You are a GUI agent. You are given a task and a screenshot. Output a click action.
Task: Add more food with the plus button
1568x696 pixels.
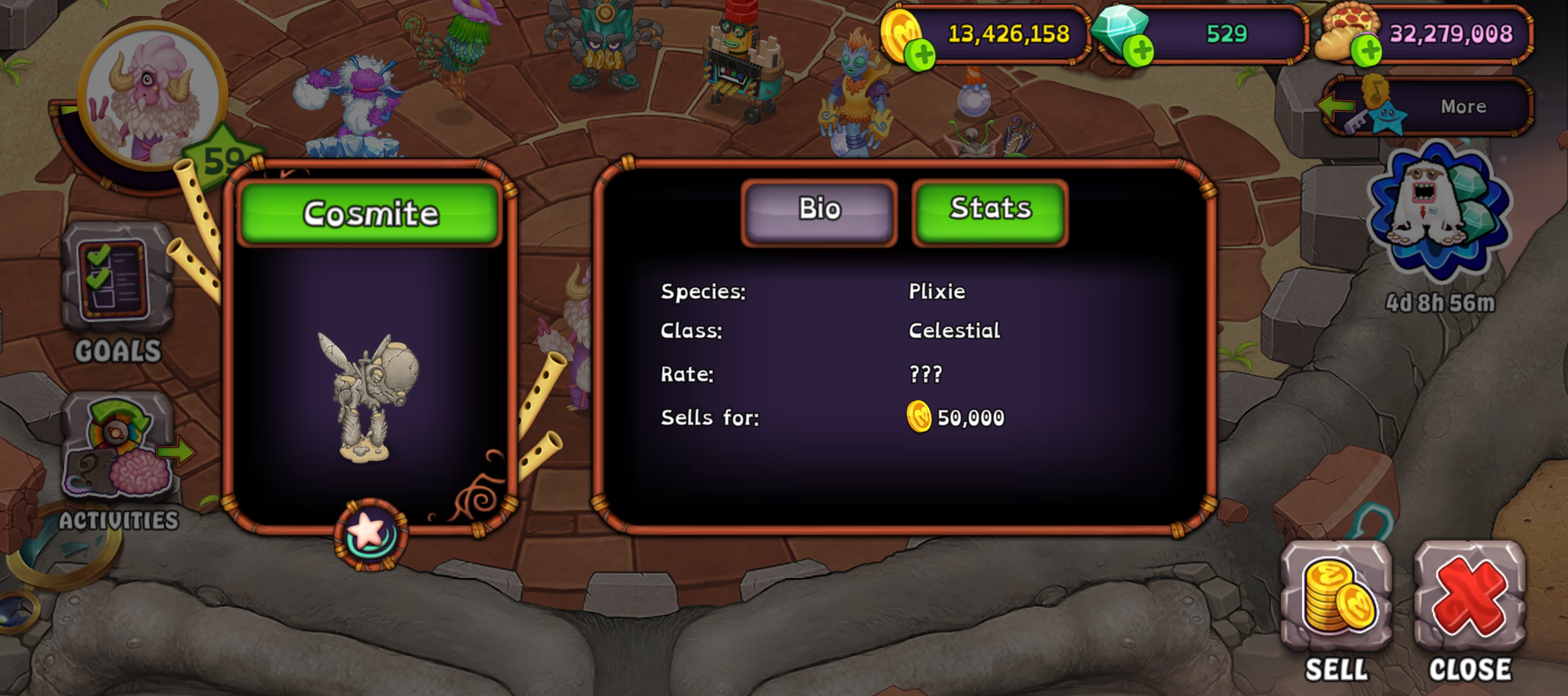click(1366, 52)
